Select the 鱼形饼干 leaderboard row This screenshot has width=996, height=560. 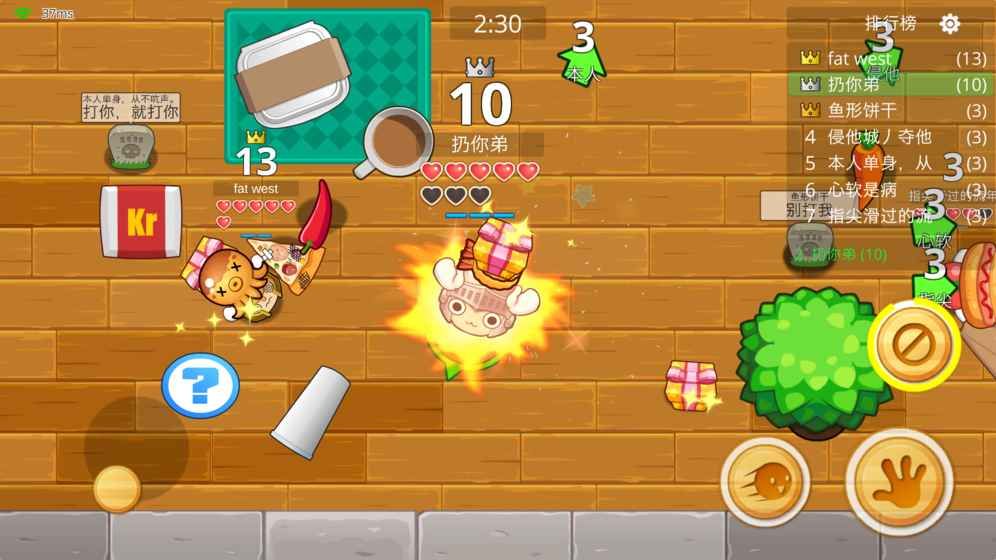tap(893, 111)
